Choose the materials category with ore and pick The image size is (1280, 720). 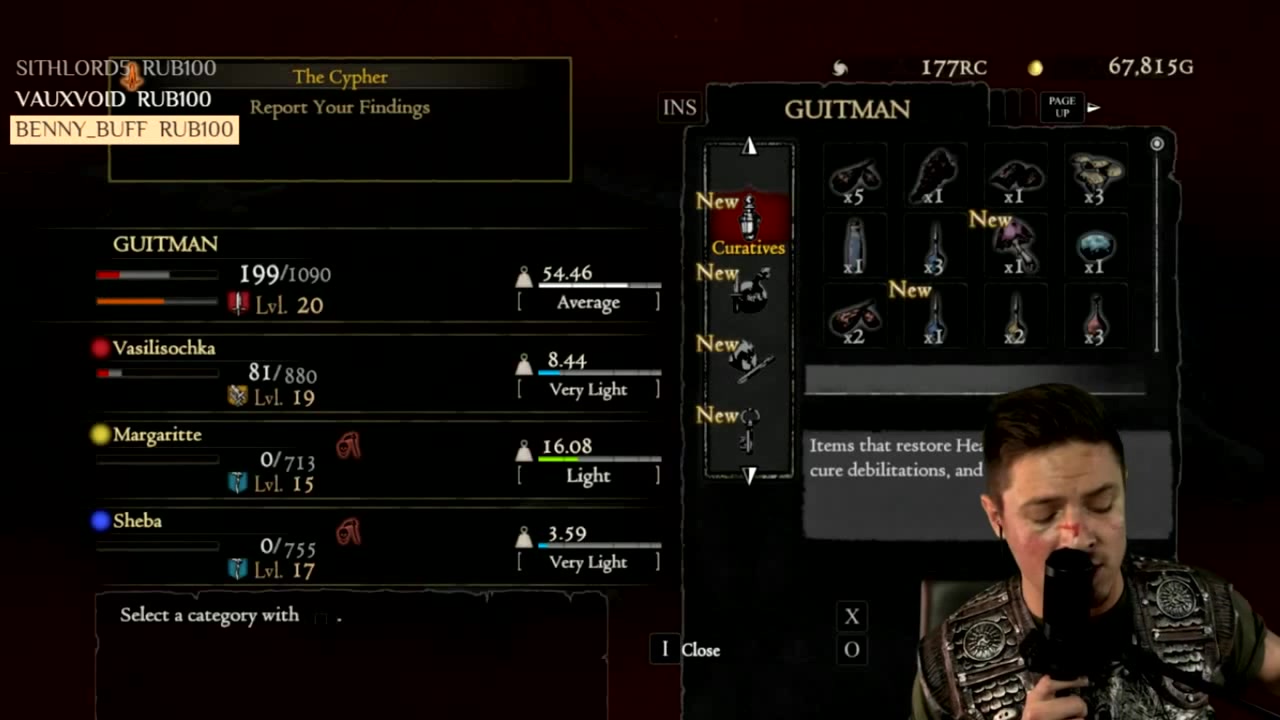(749, 361)
